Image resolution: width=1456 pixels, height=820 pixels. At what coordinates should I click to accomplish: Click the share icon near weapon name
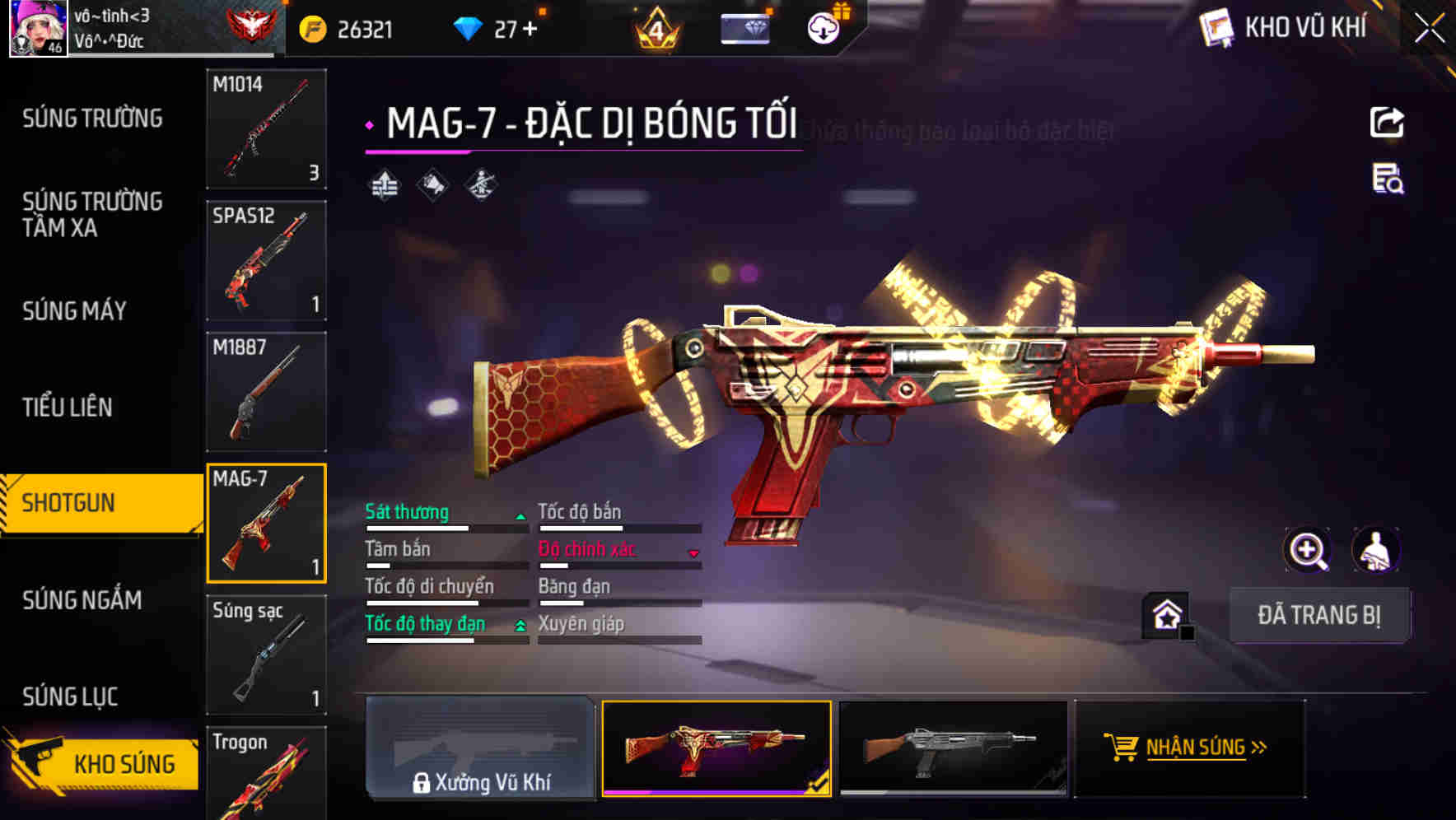[1386, 122]
